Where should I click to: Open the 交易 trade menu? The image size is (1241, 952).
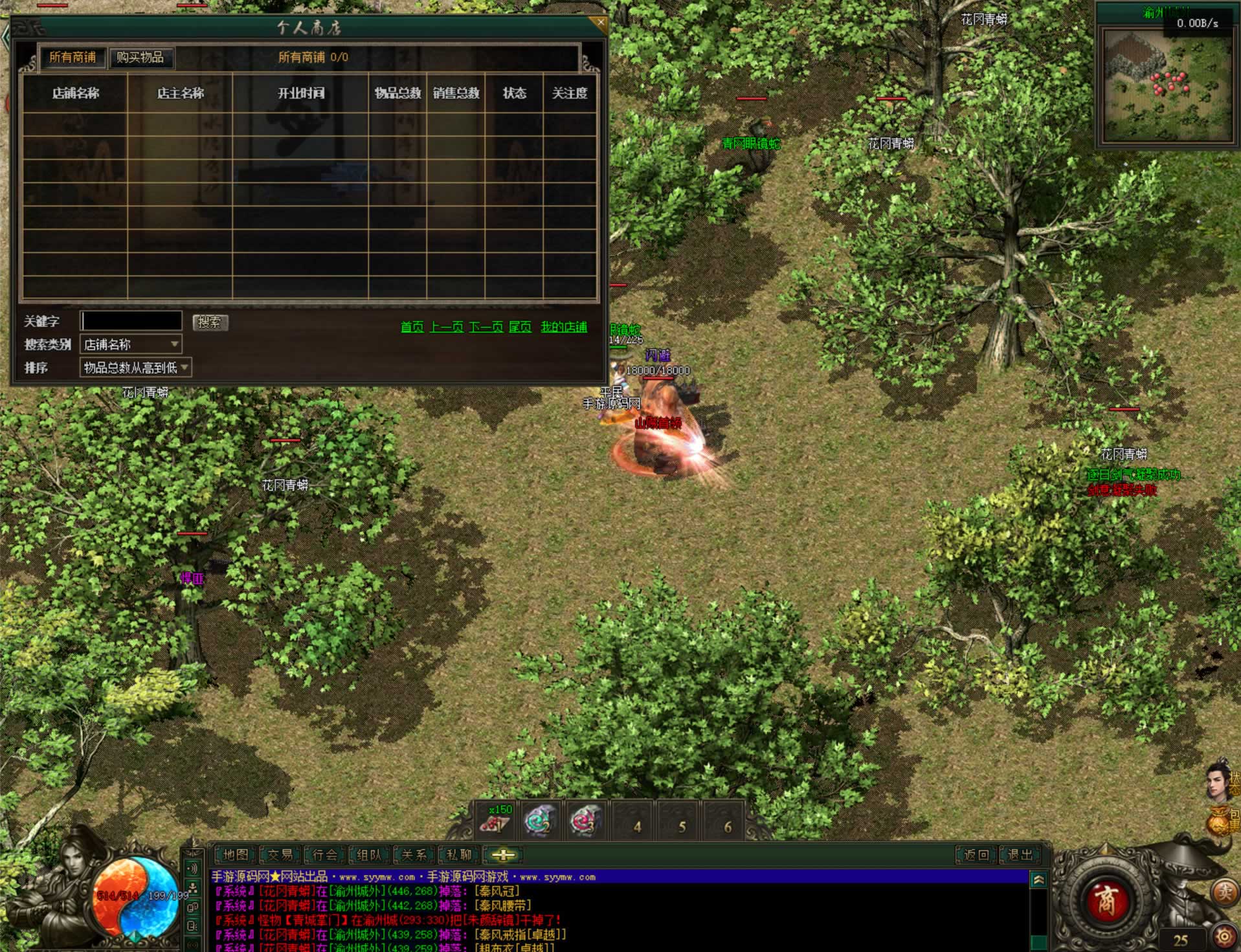pyautogui.click(x=280, y=855)
